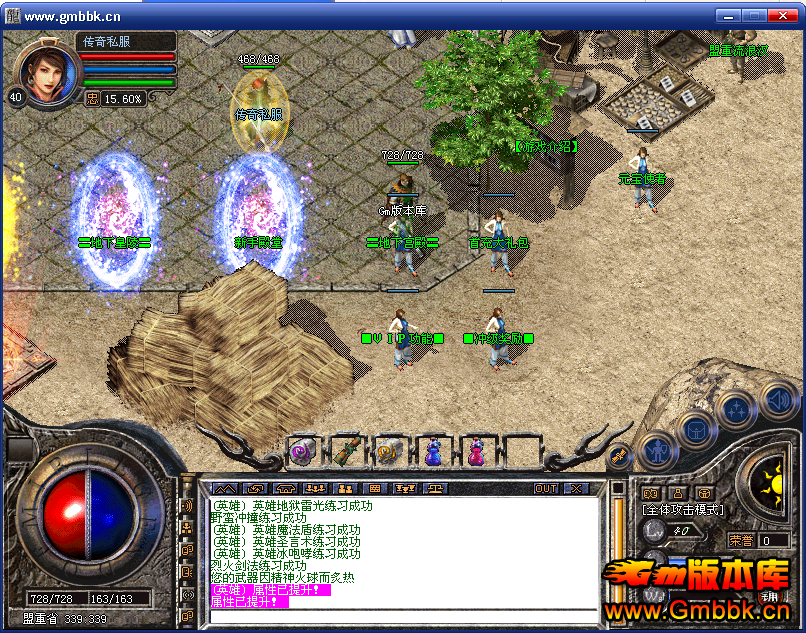This screenshot has width=806, height=633.
Task: Select the green rolled scroll belt item
Action: click(x=345, y=452)
